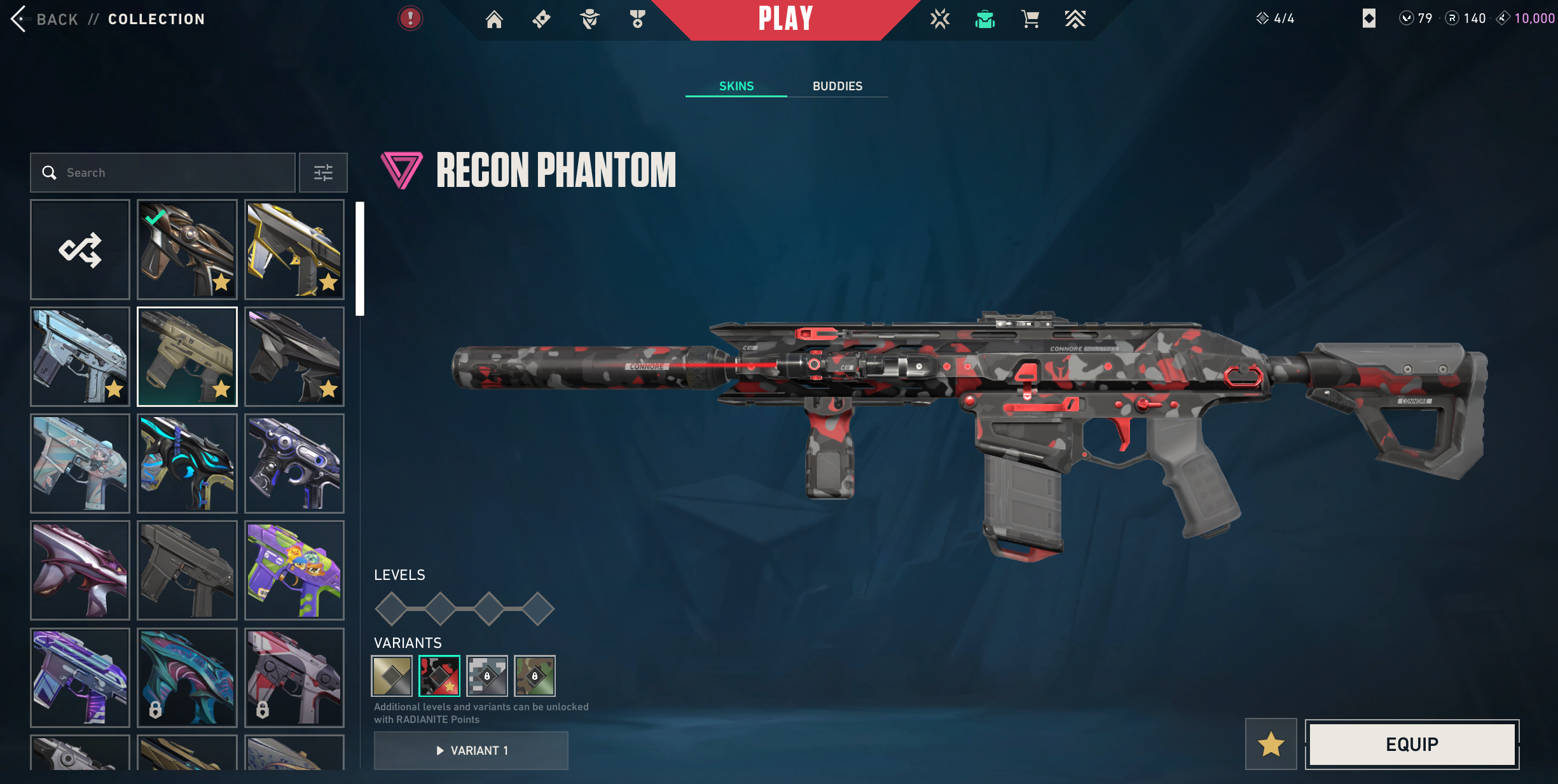Click the locked green camo variant

pyautogui.click(x=535, y=675)
